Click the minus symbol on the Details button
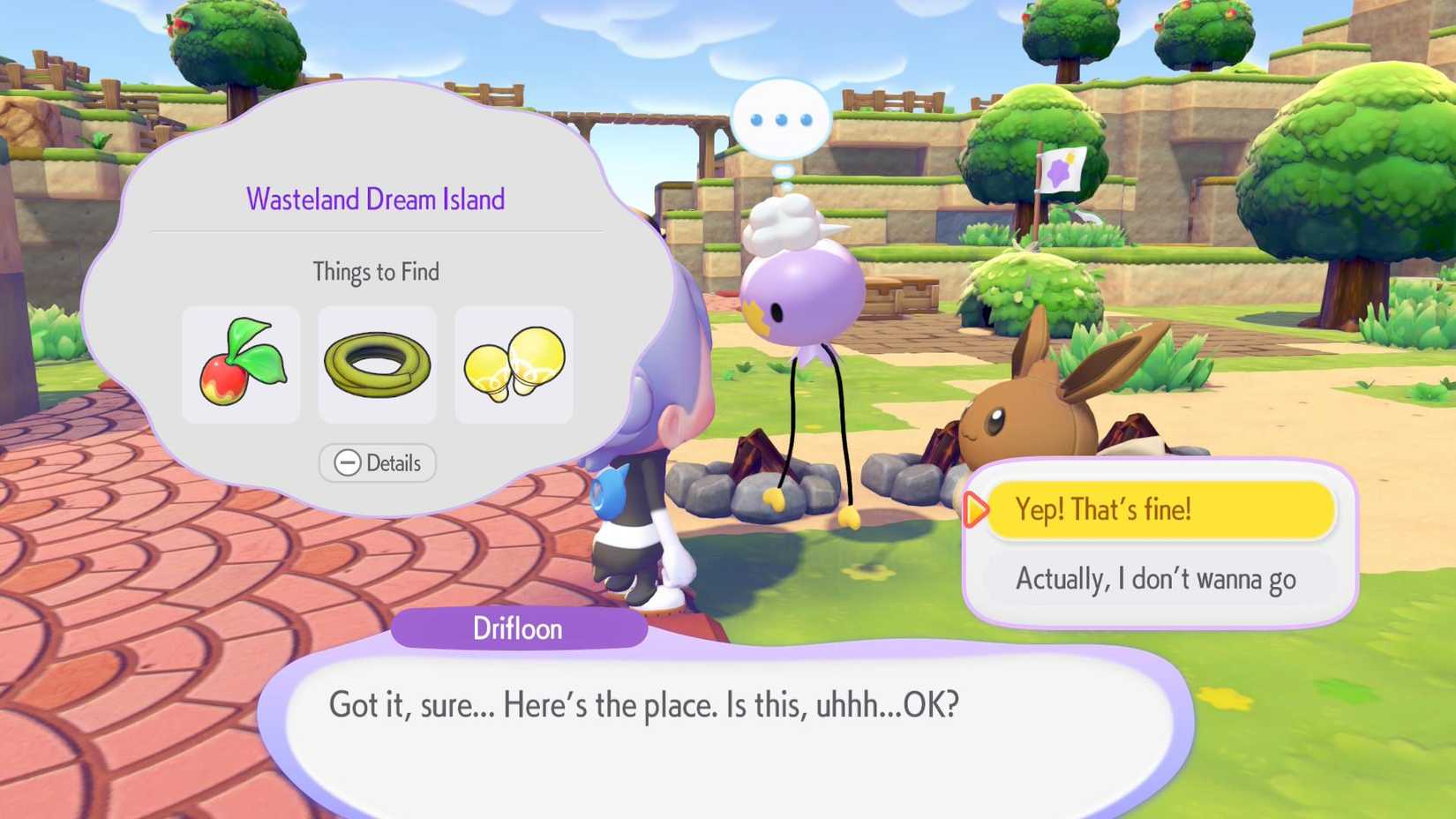 [x=347, y=462]
